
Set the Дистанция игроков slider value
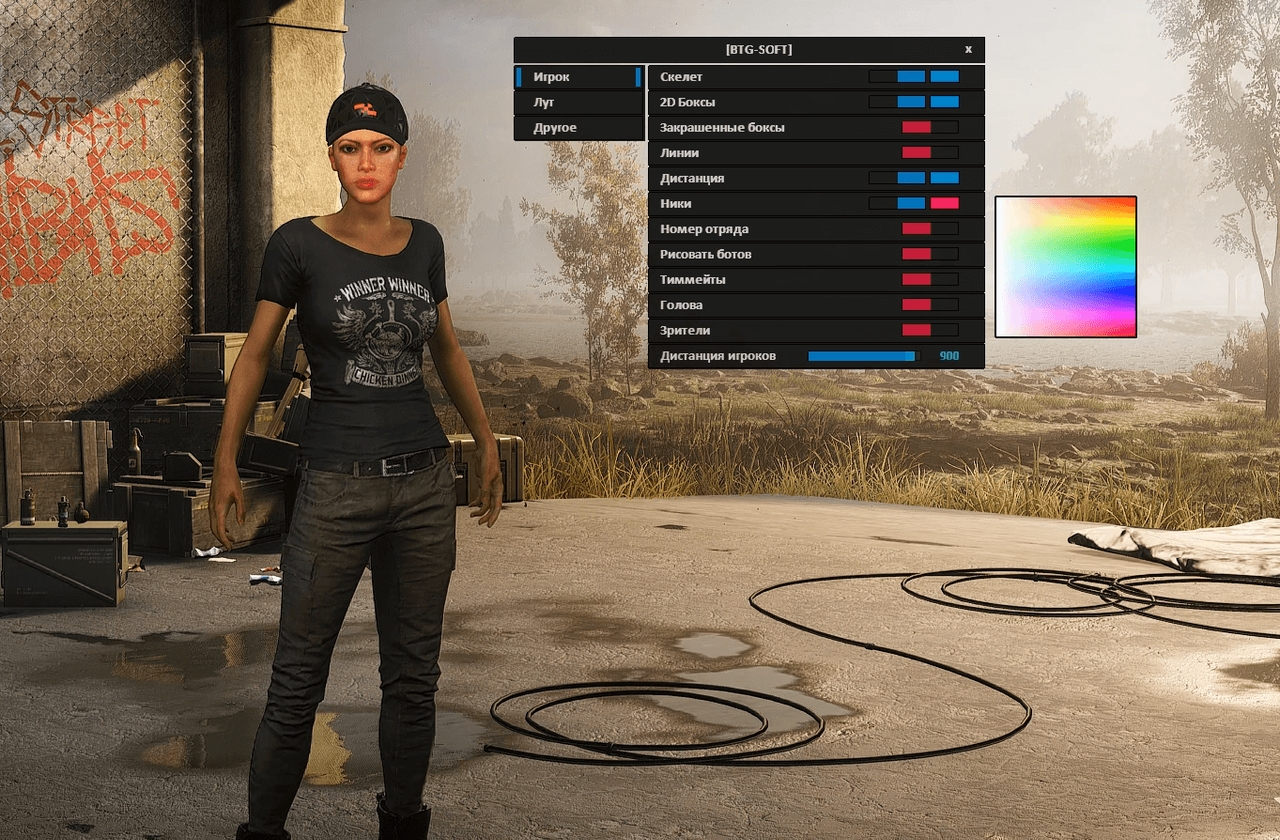pyautogui.click(x=862, y=355)
